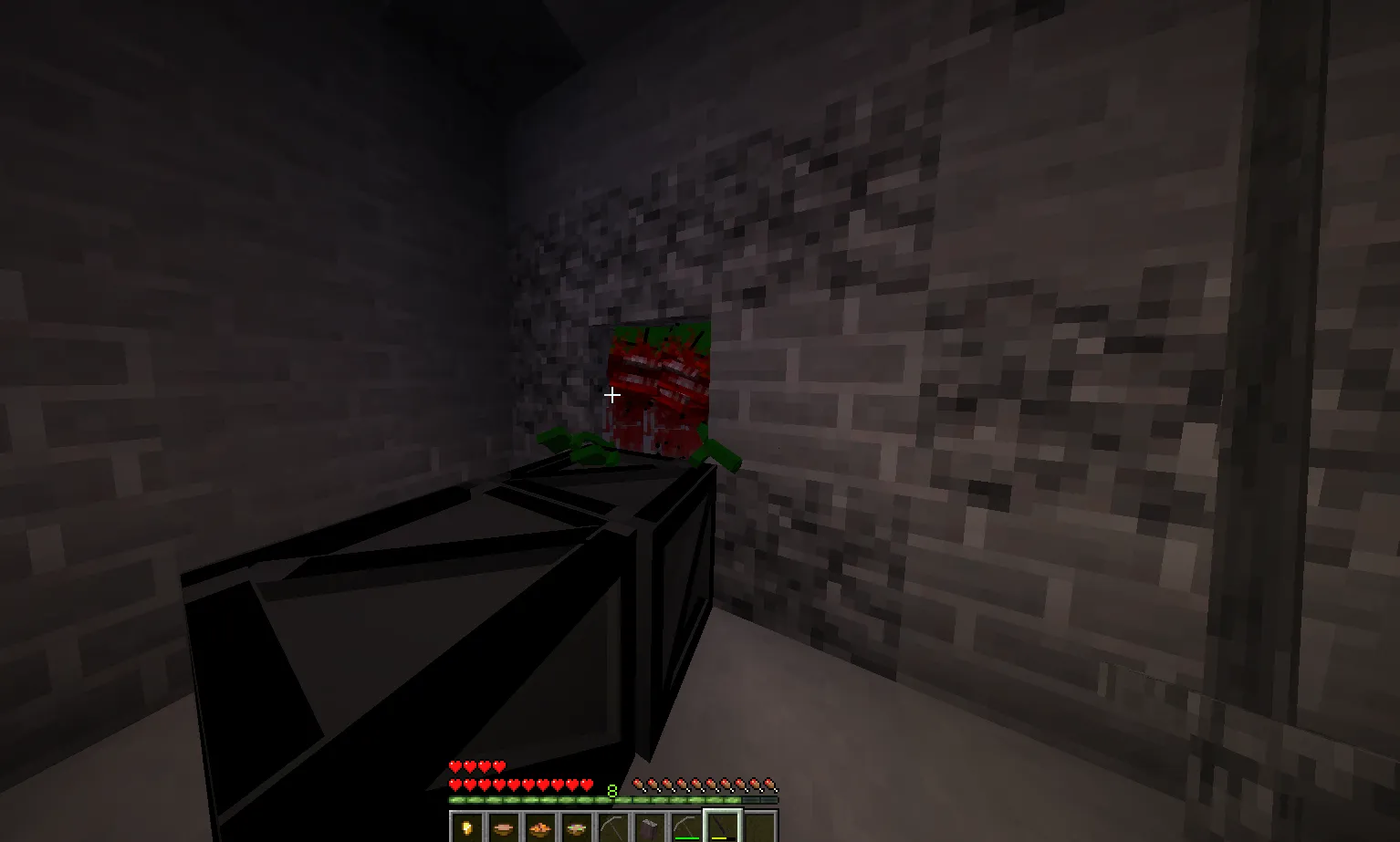Click the green durability bar on the pickaxe
The image size is (1400, 842).
click(687, 837)
